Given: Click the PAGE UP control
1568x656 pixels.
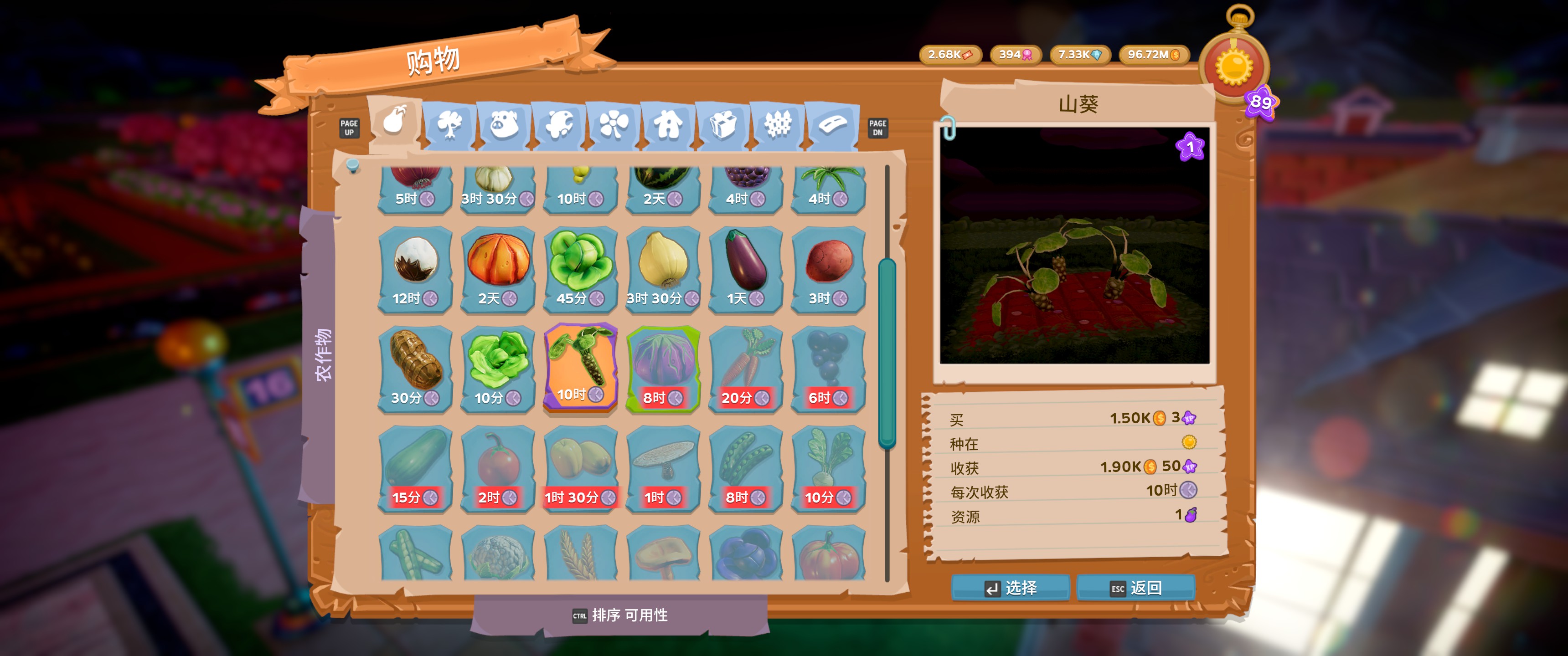Looking at the screenshot, I should [x=350, y=128].
